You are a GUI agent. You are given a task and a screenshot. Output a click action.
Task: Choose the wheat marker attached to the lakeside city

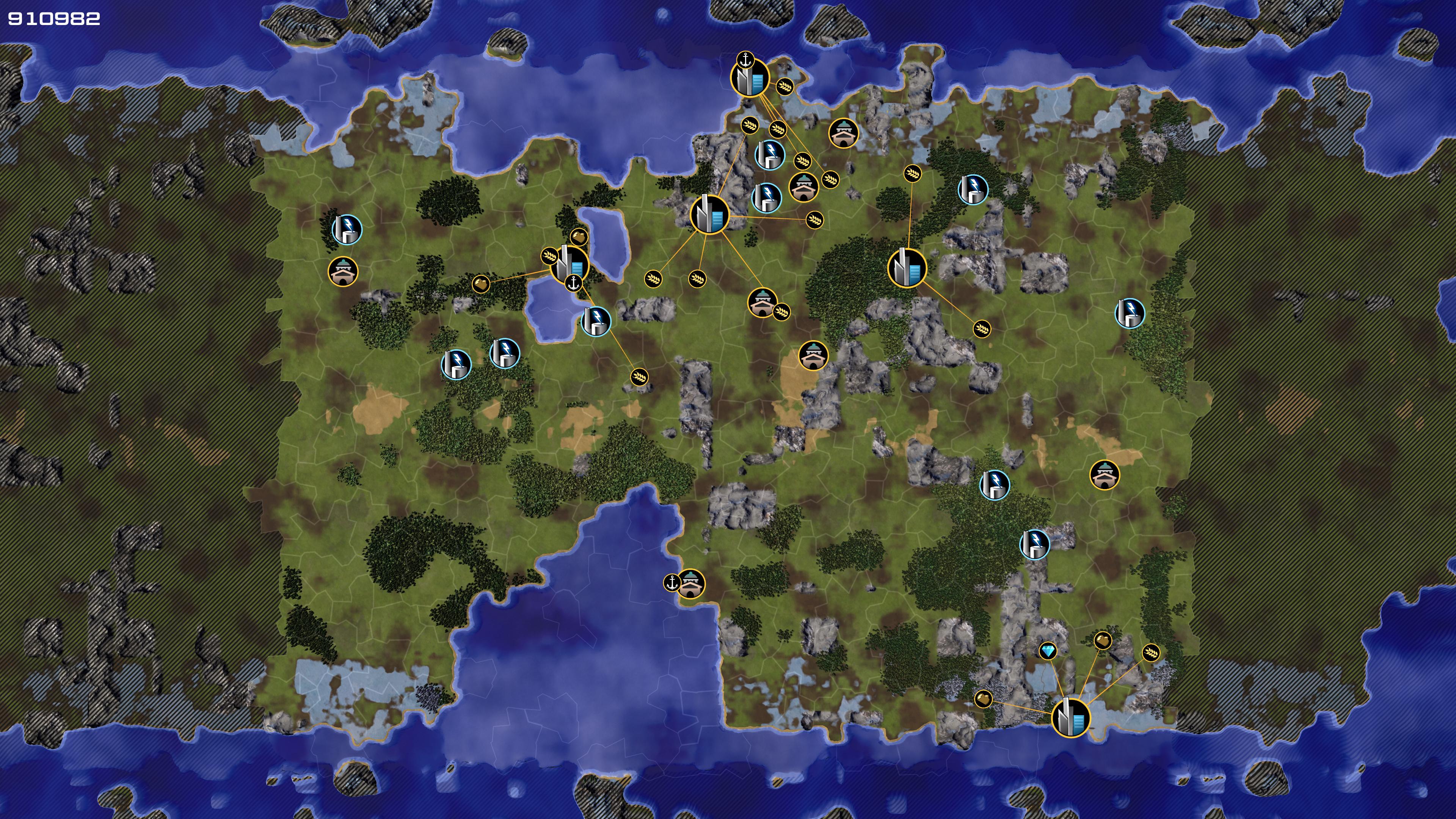coord(549,256)
